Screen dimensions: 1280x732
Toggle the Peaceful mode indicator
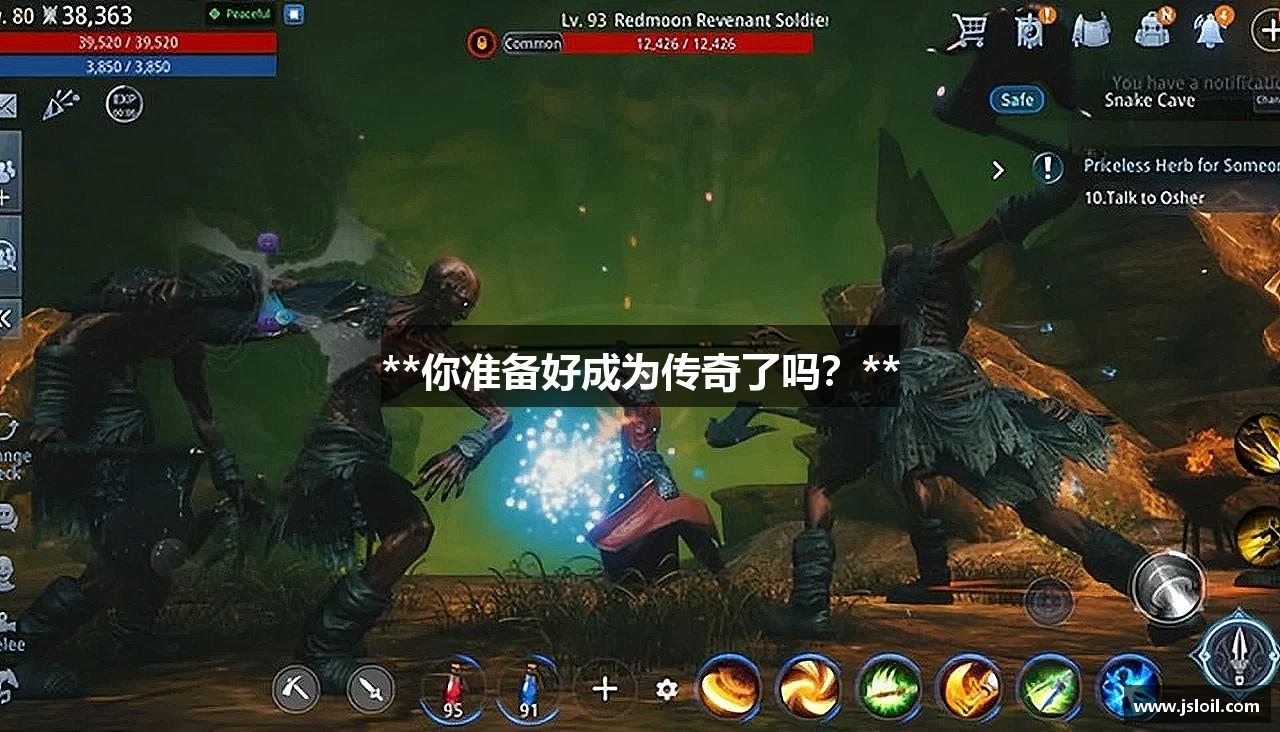pos(238,13)
